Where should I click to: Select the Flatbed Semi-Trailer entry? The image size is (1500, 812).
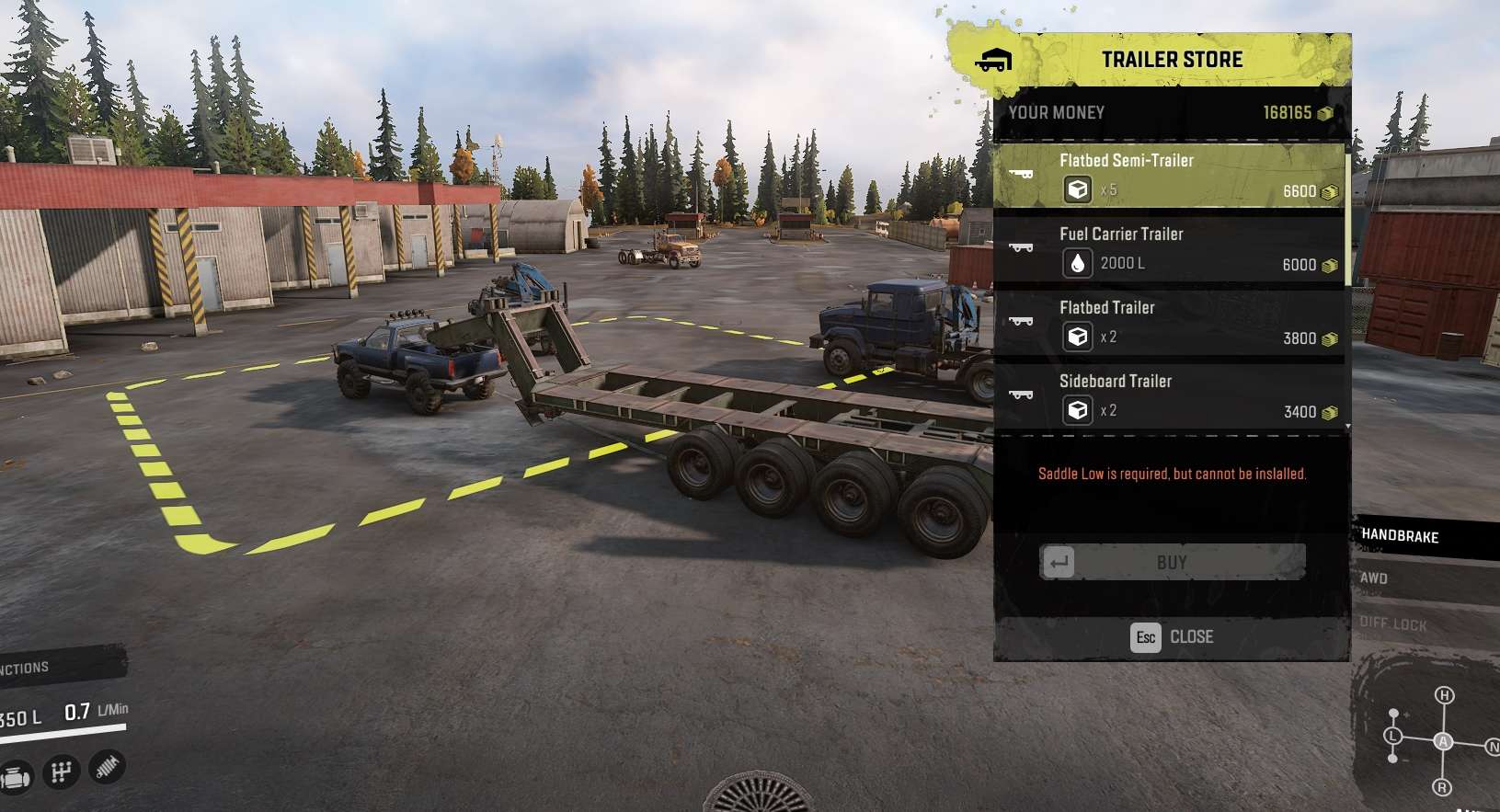(1168, 175)
